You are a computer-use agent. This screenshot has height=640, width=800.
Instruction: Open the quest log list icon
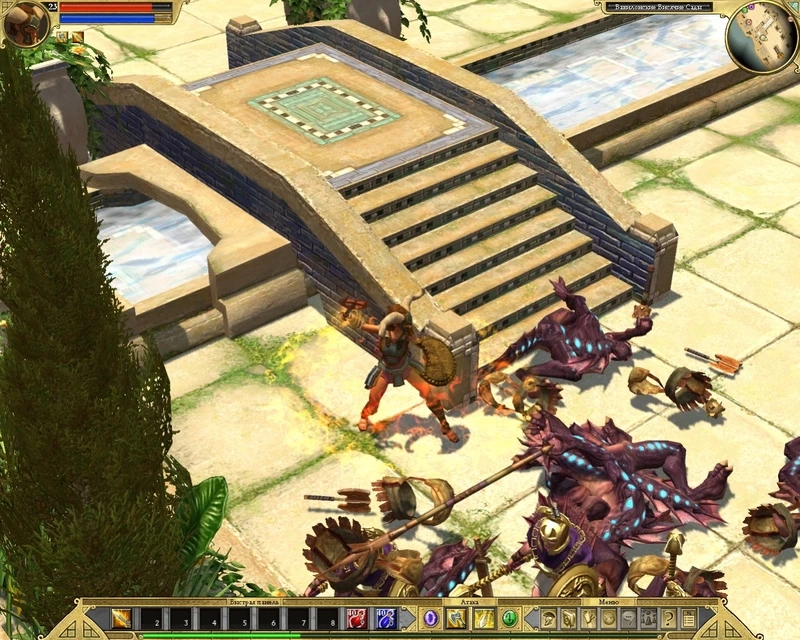click(x=688, y=618)
